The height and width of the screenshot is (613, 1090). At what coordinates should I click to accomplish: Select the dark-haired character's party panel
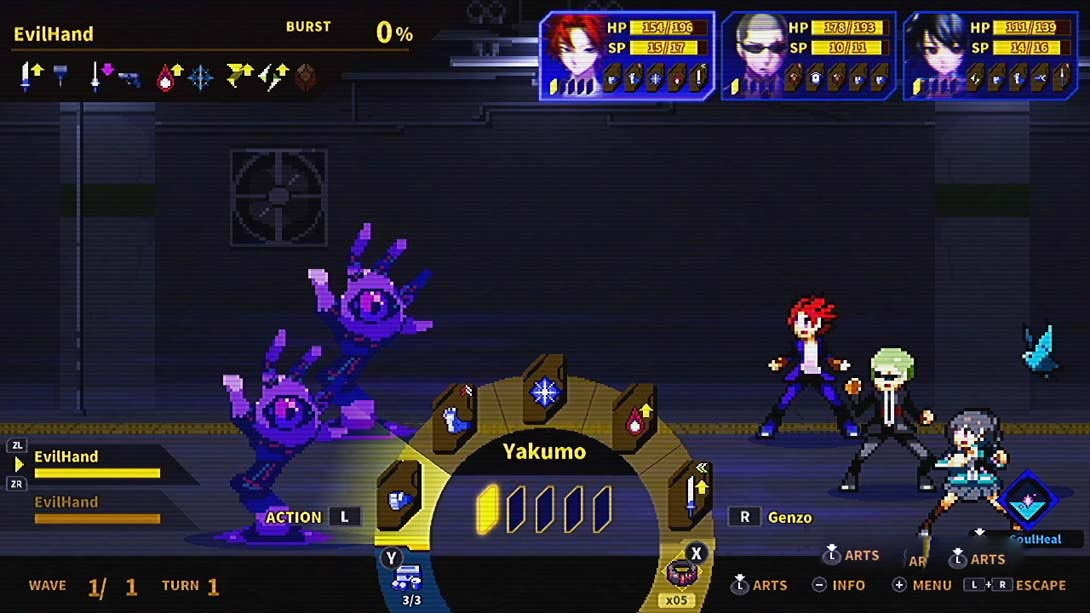tap(990, 56)
